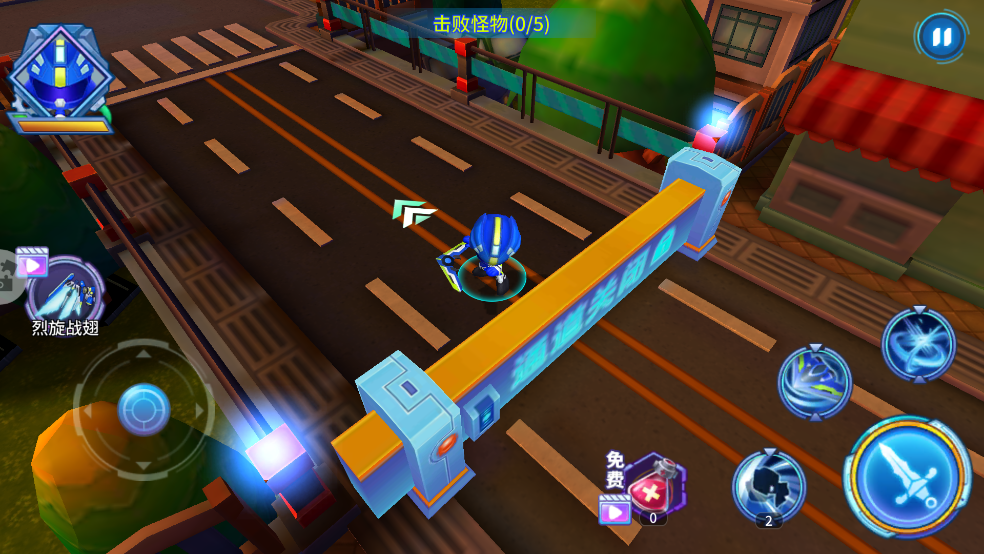Activate the 烈旋战翅 wing skill
The width and height of the screenshot is (984, 554).
(66, 291)
